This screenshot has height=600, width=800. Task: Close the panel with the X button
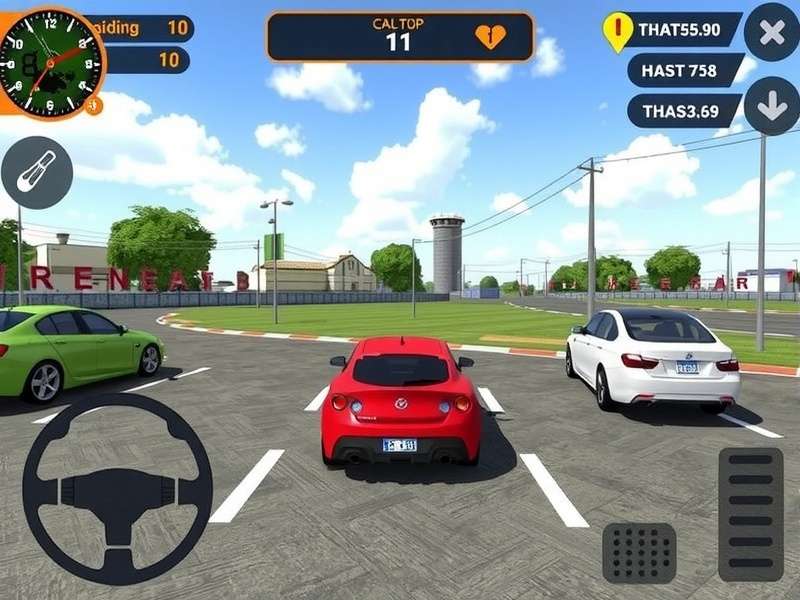pyautogui.click(x=772, y=31)
